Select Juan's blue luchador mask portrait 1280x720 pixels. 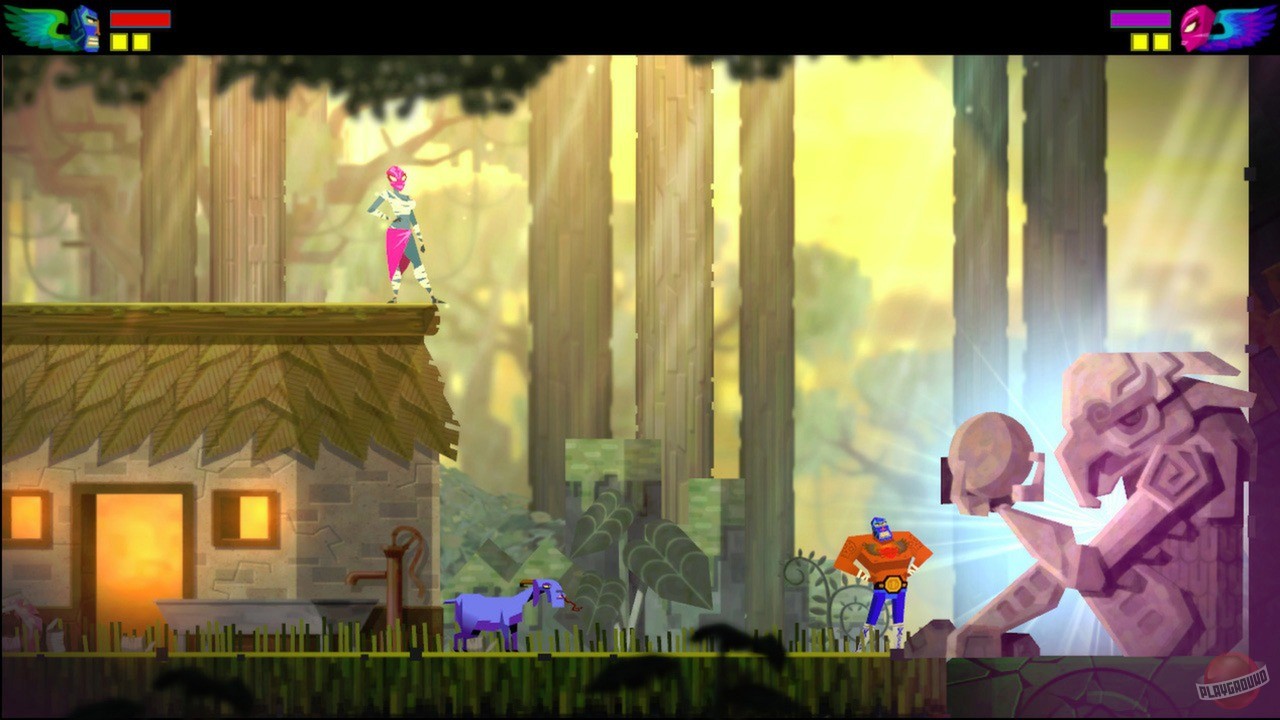(85, 25)
